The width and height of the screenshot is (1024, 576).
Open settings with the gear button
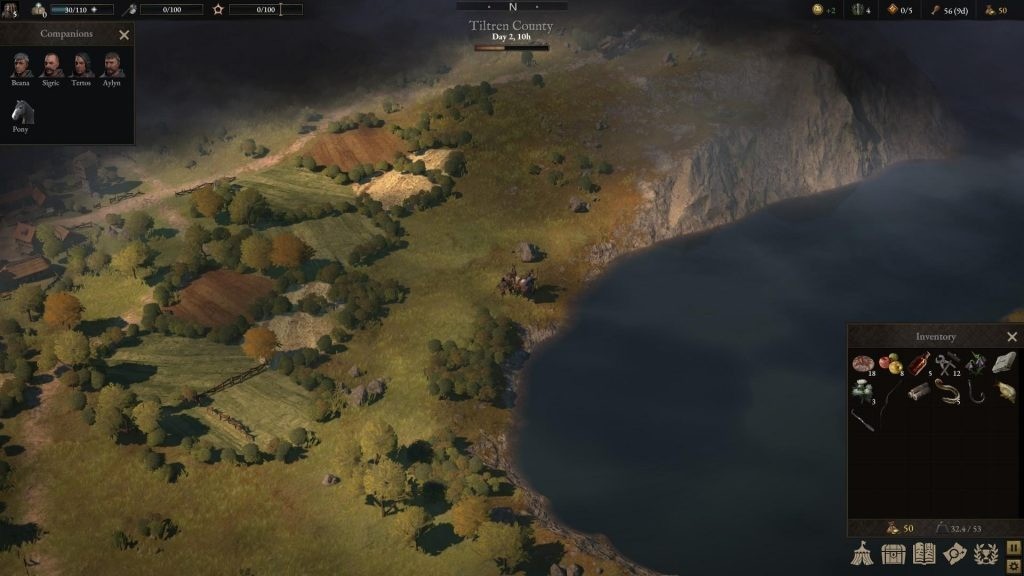tap(1012, 565)
